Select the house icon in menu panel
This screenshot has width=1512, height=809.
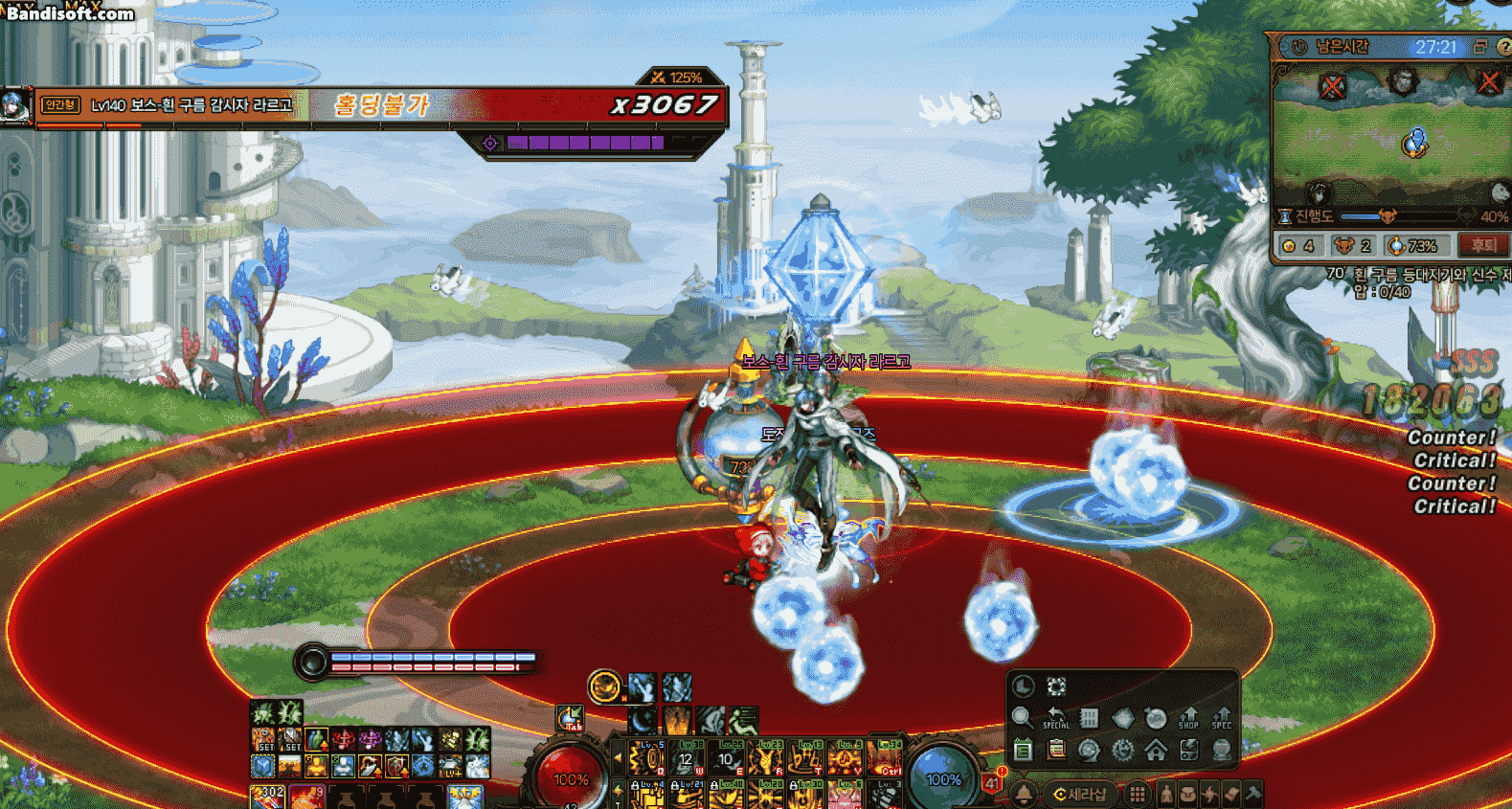[x=1156, y=750]
